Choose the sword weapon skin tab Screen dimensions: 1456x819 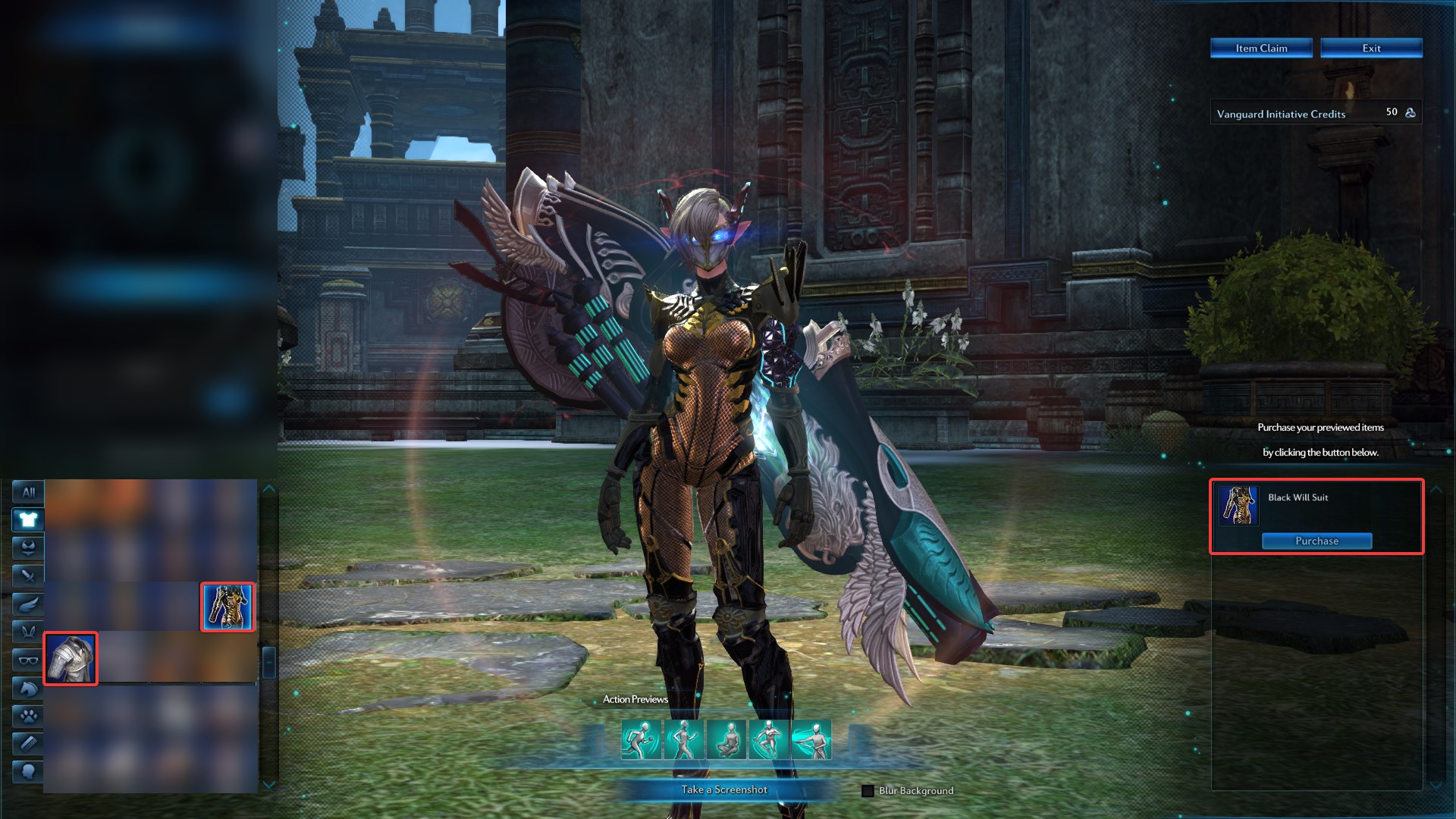coord(28,576)
